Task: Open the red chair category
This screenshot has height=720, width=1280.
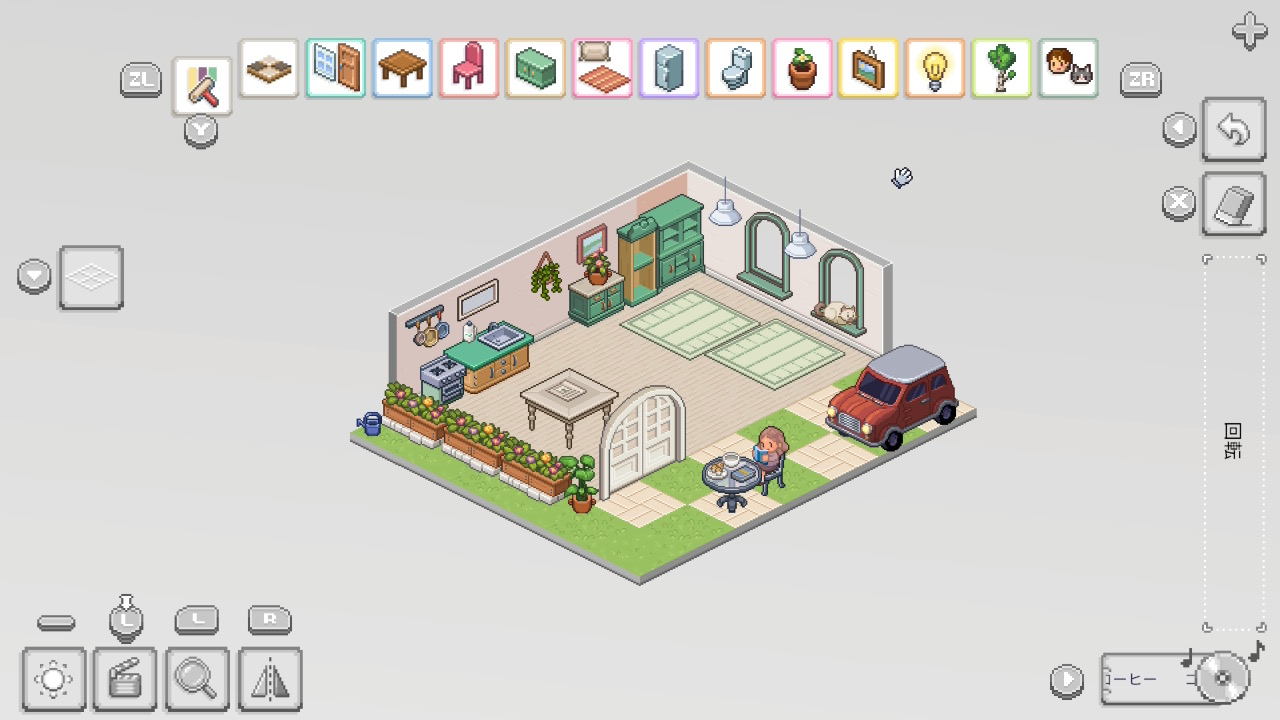Action: tap(469, 68)
